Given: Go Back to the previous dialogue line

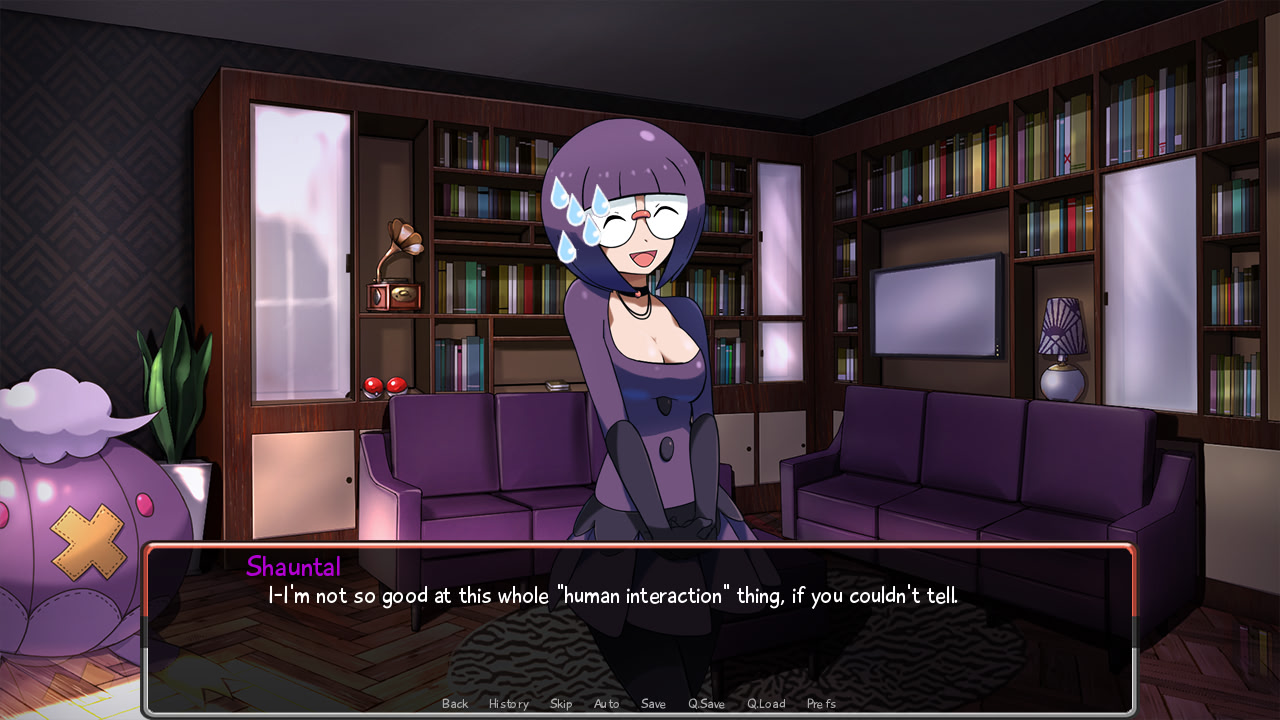Looking at the screenshot, I should coord(455,704).
